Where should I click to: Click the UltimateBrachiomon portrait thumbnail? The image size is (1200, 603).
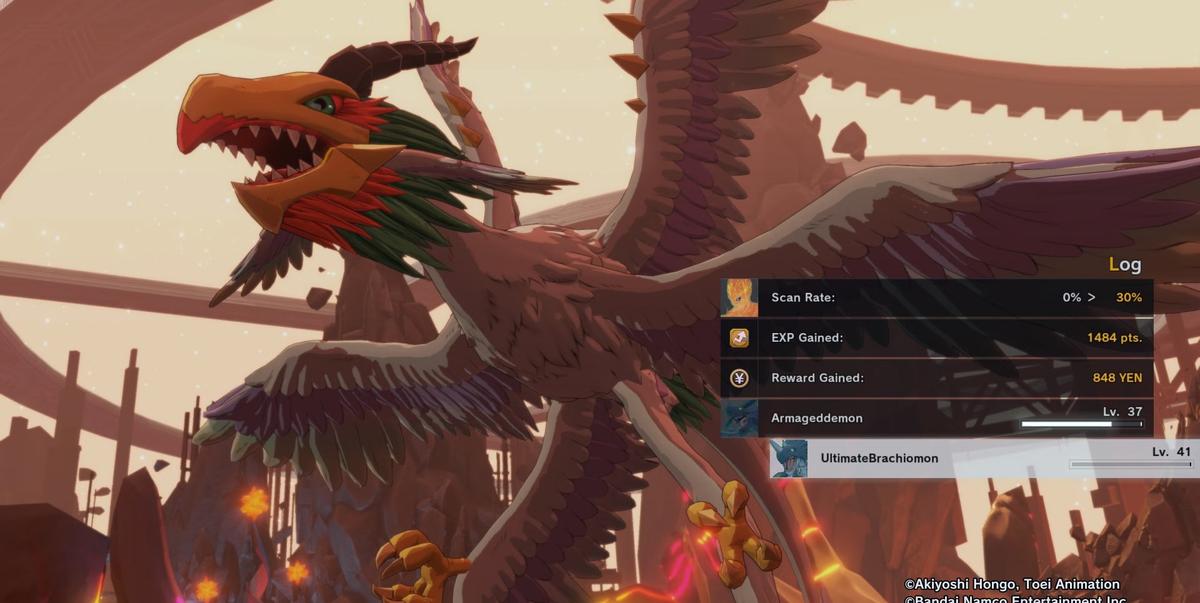coord(789,458)
